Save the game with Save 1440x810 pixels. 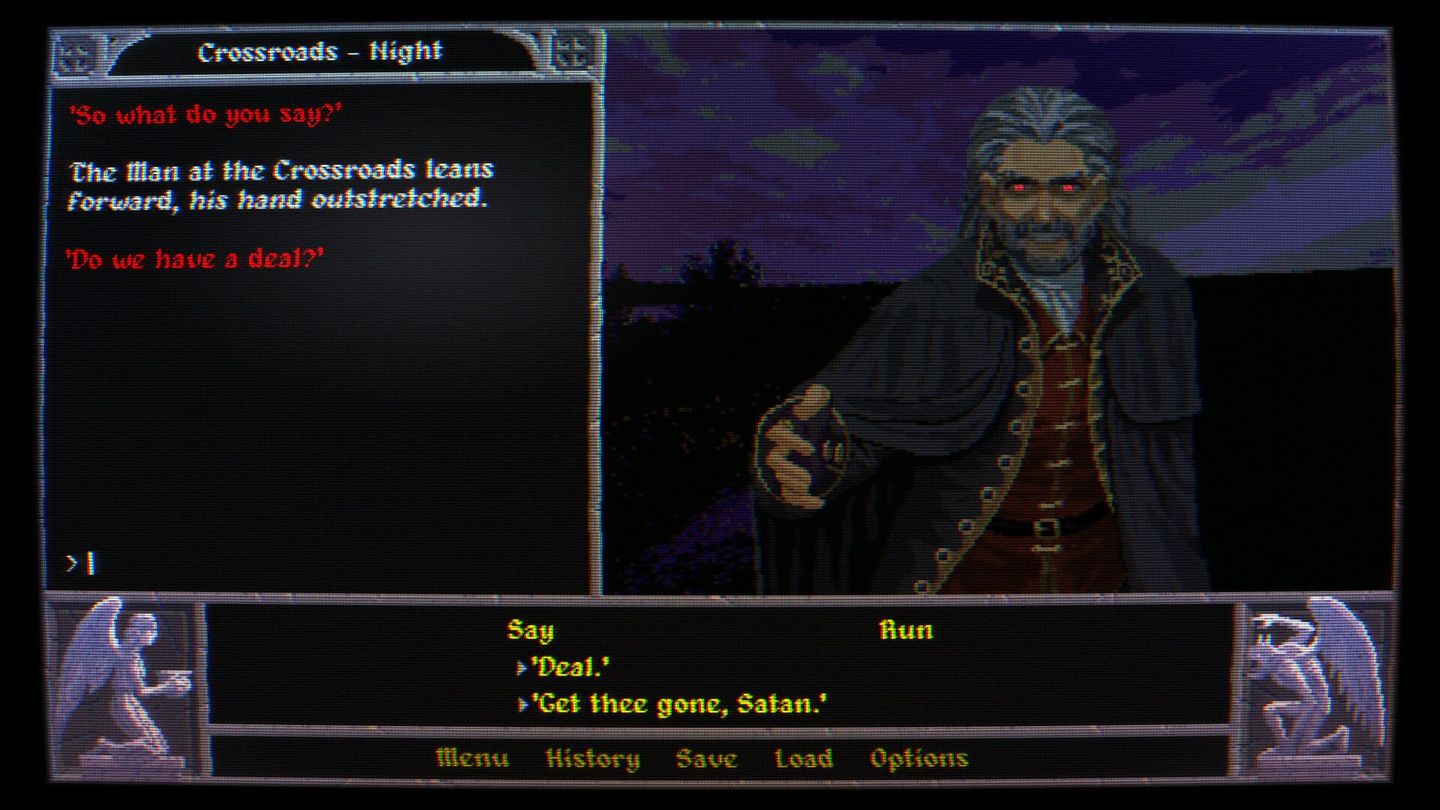(x=708, y=758)
